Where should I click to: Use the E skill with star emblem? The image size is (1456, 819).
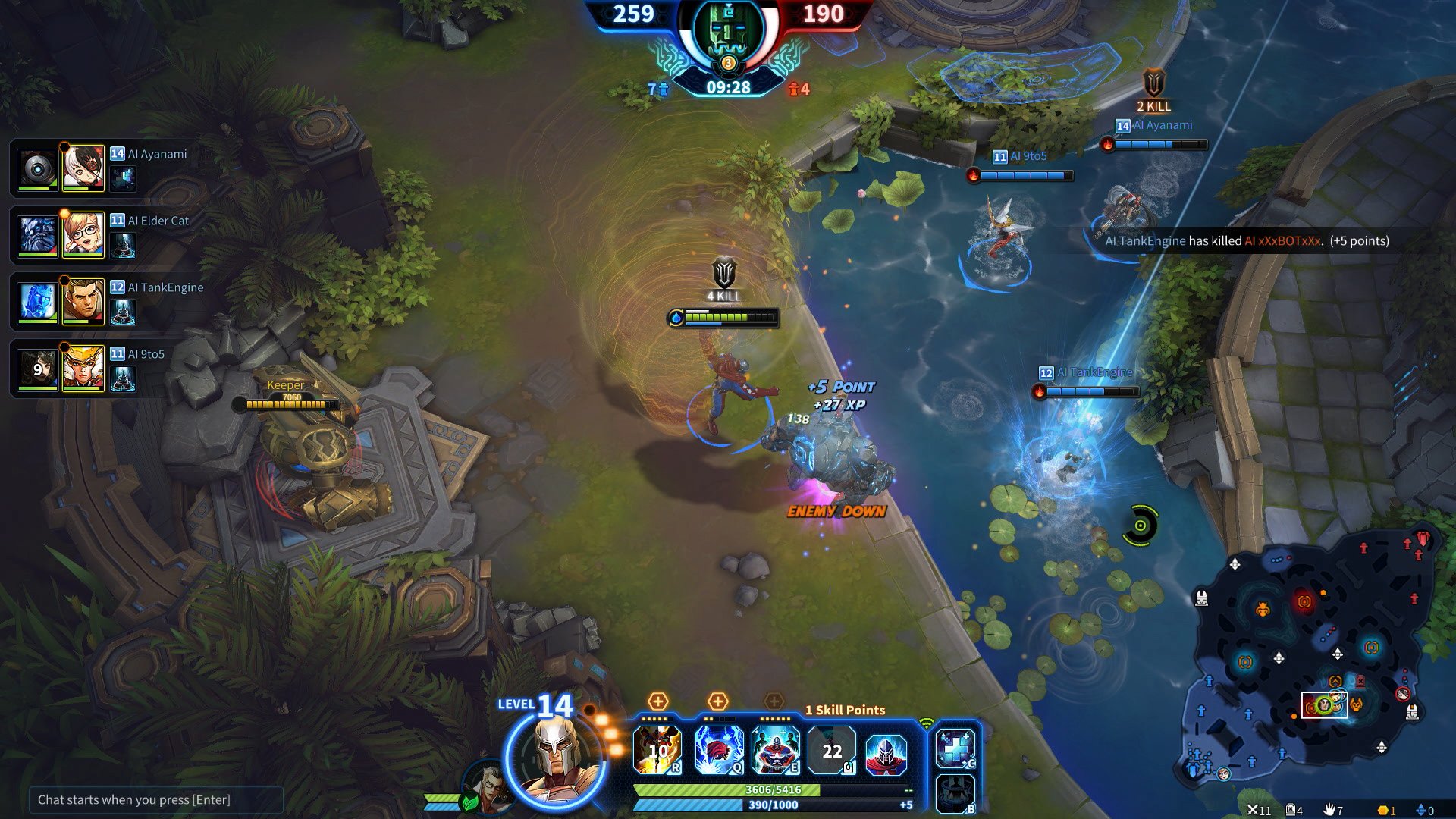tap(775, 750)
